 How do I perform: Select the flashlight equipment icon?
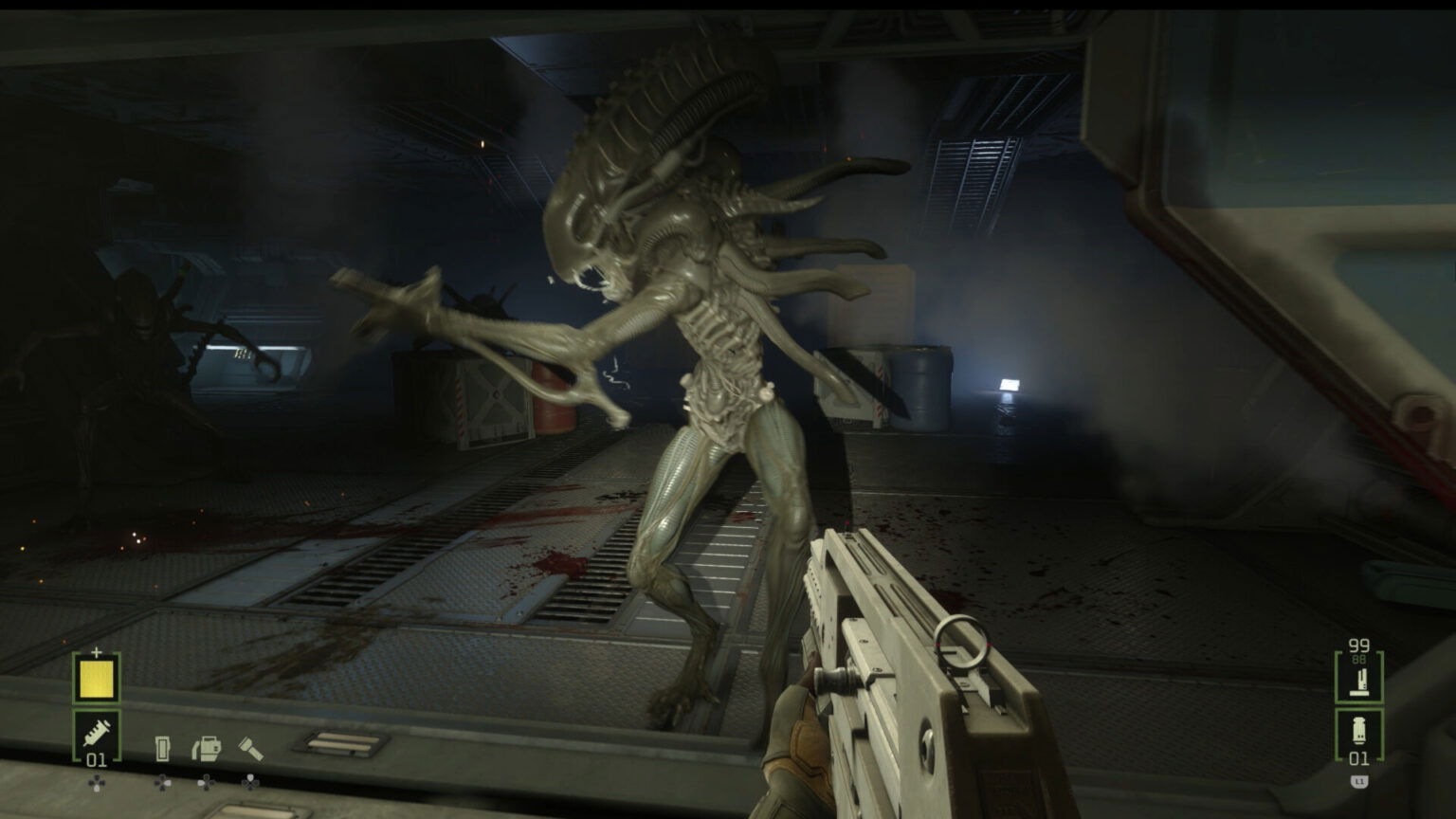pos(249,748)
